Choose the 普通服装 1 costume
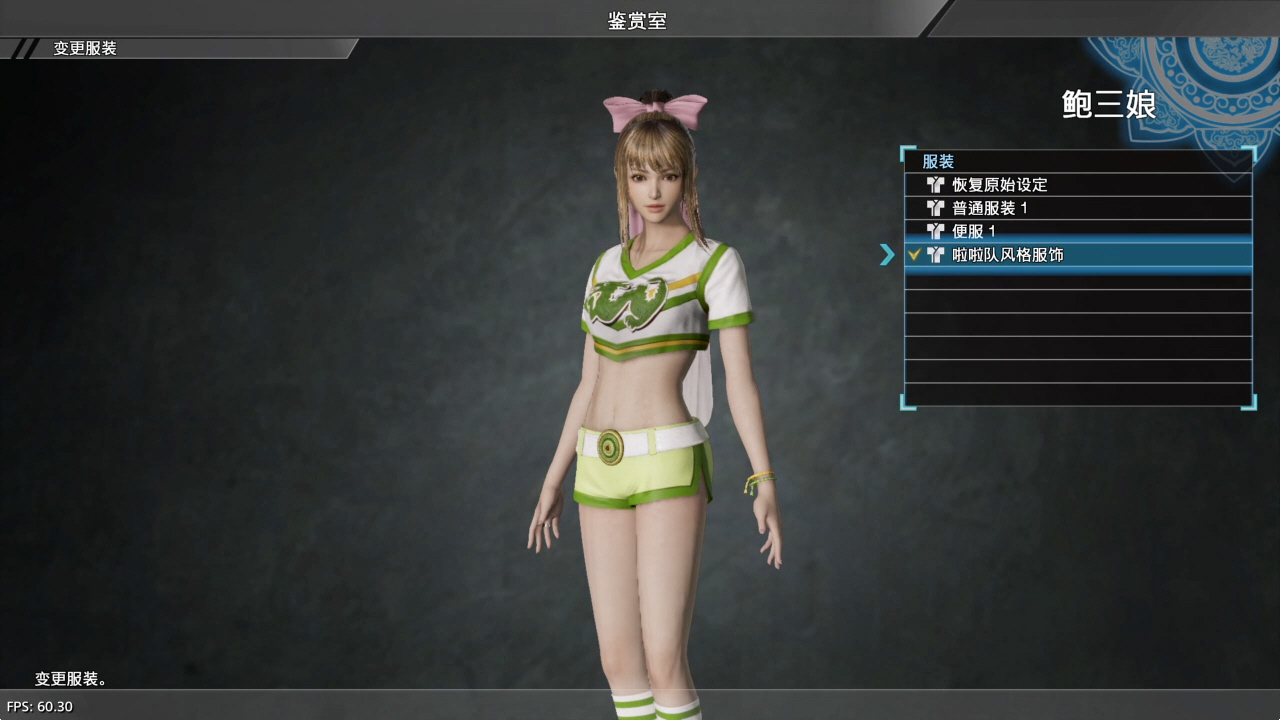The height and width of the screenshot is (720, 1280). (x=990, y=208)
